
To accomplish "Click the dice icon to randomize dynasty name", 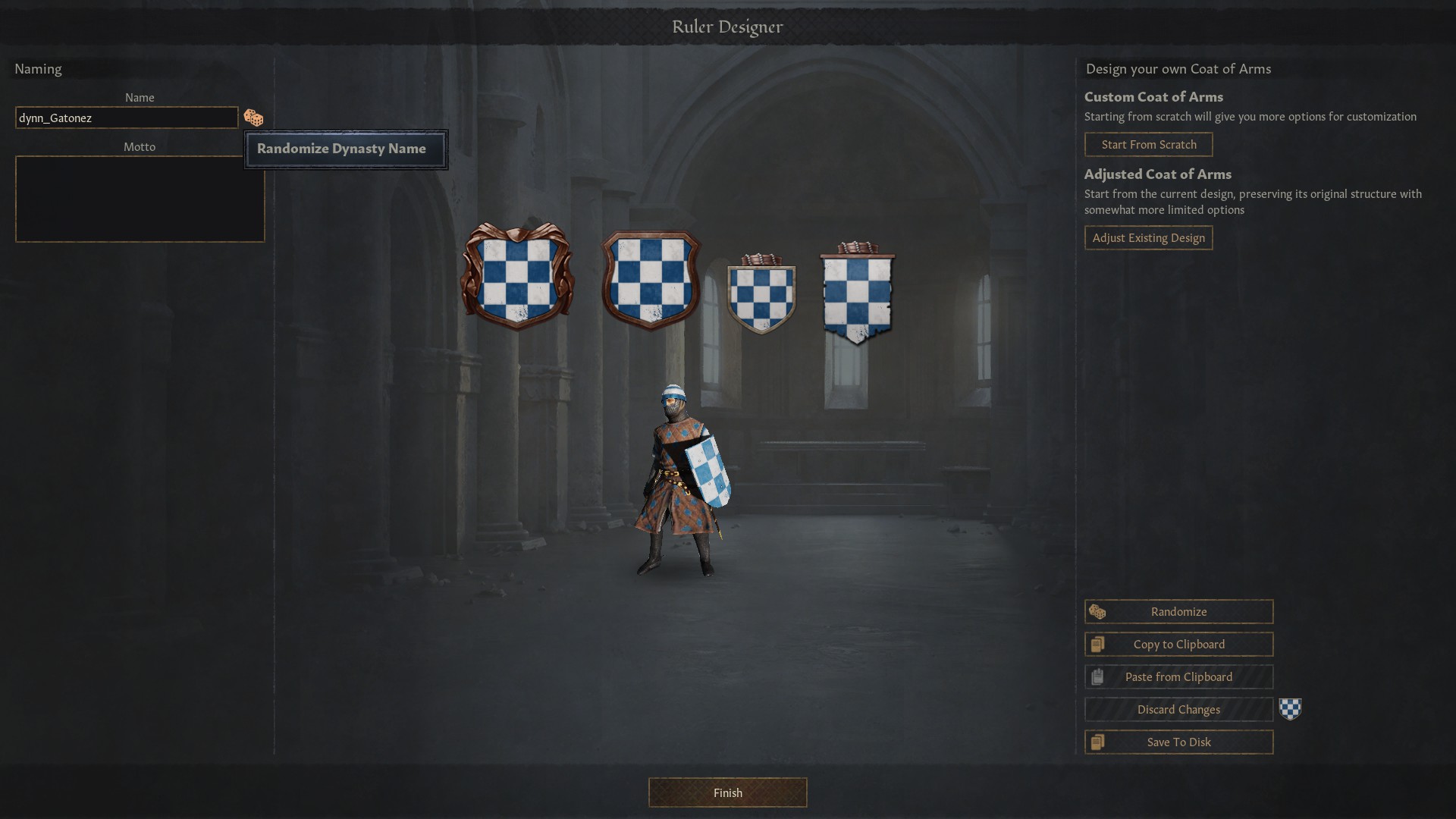I will [x=253, y=118].
